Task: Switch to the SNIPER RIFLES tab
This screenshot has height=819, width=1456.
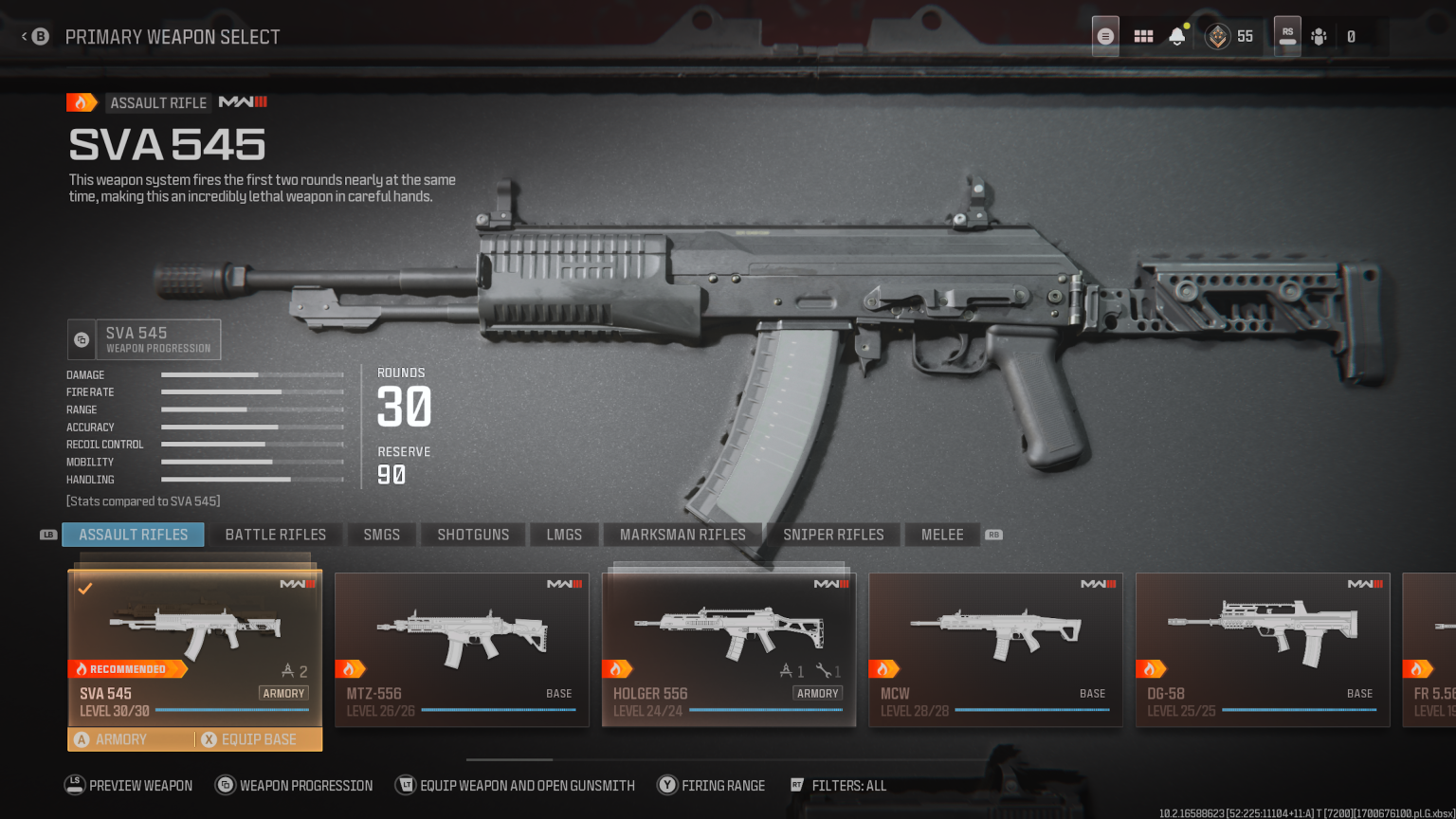Action: (833, 534)
